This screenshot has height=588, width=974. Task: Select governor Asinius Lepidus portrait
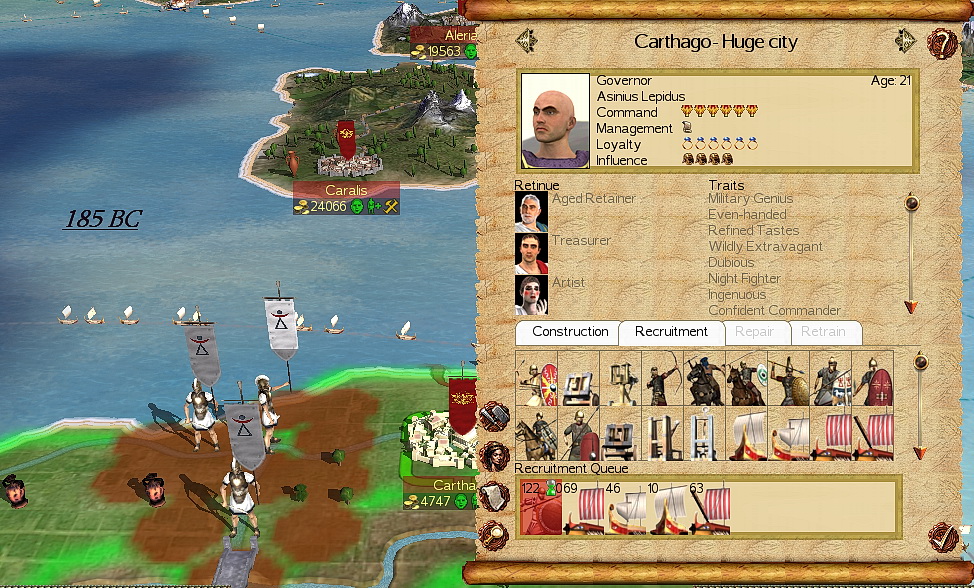point(556,120)
